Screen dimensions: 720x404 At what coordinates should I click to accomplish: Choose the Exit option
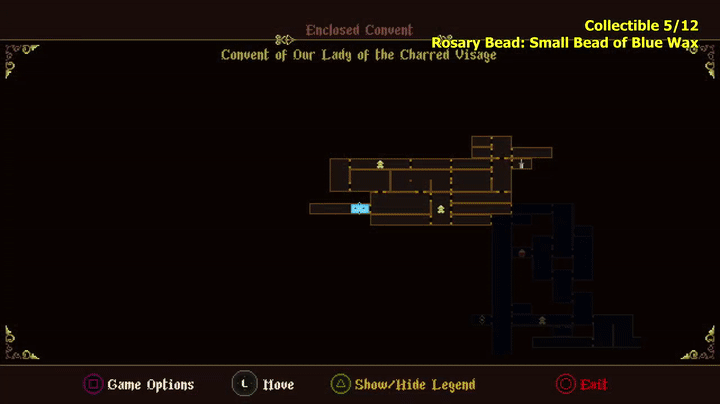(593, 384)
